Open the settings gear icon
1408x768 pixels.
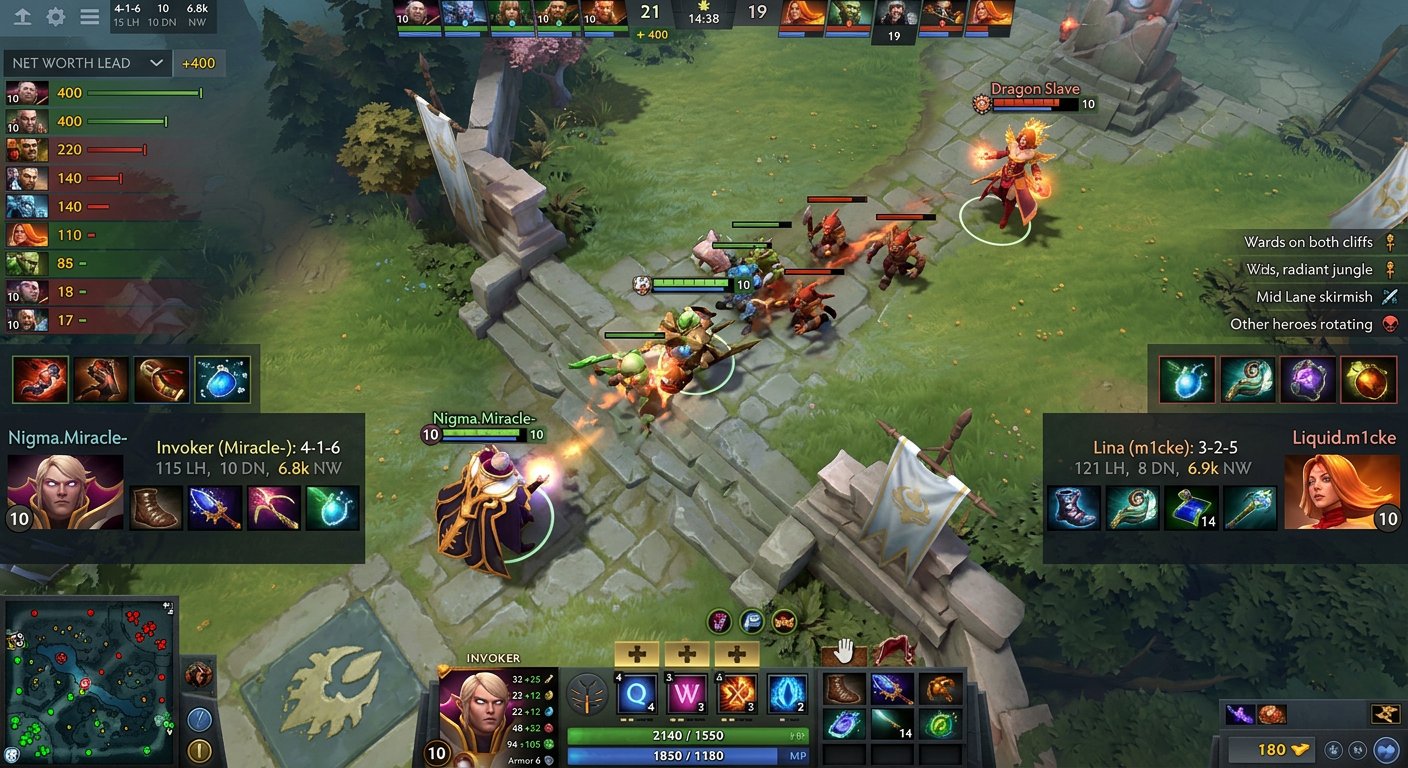tap(54, 15)
